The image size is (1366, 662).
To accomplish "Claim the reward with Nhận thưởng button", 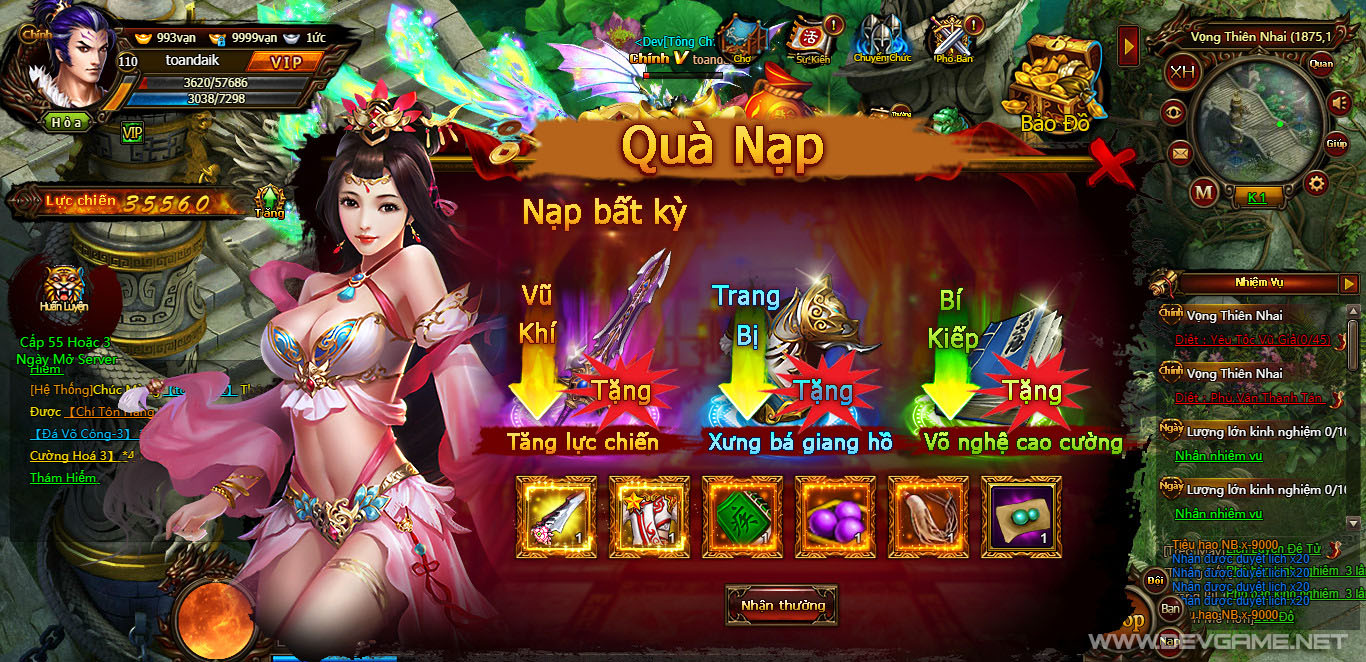I will (782, 605).
